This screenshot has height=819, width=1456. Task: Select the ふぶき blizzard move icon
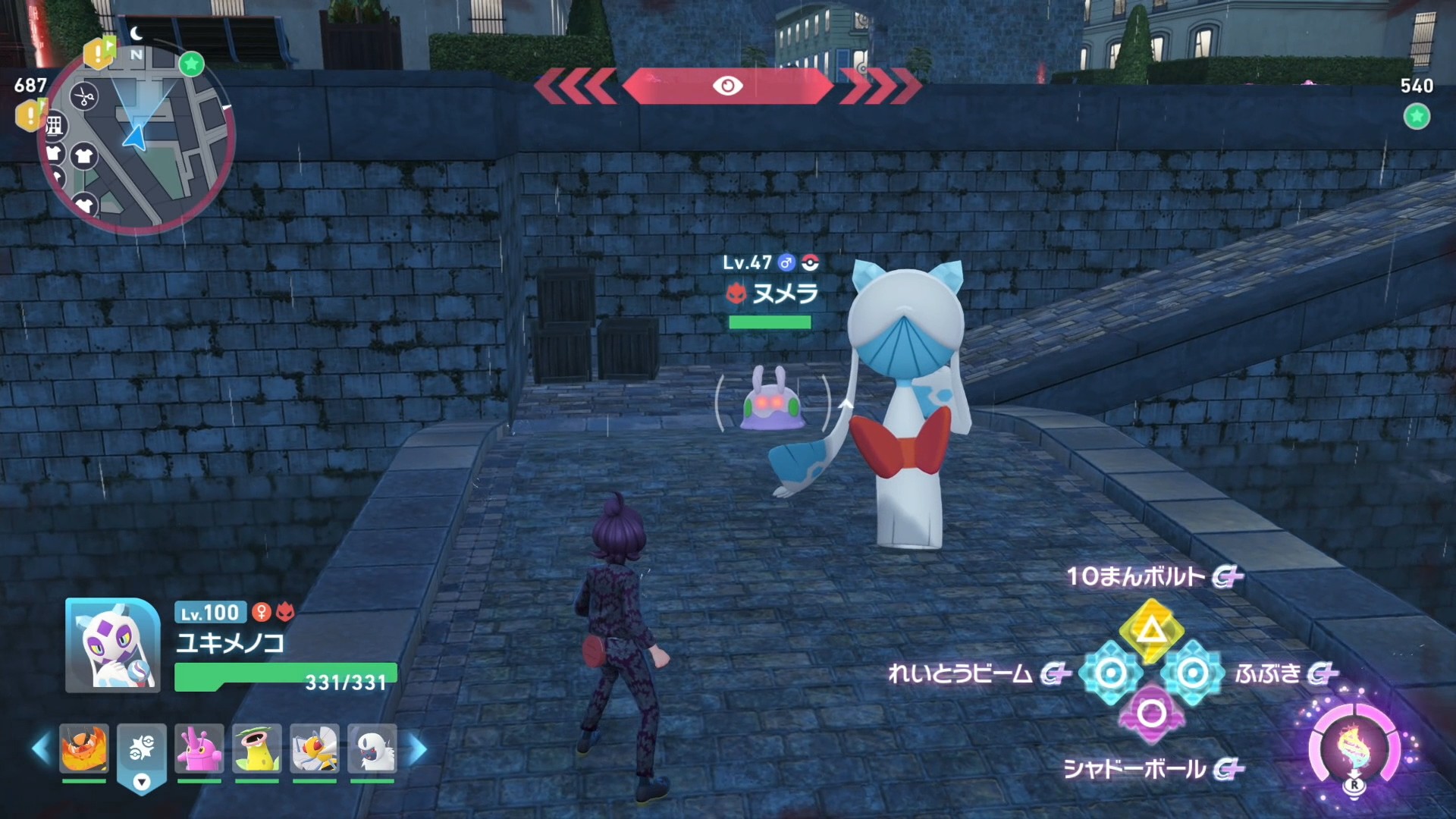click(1193, 673)
